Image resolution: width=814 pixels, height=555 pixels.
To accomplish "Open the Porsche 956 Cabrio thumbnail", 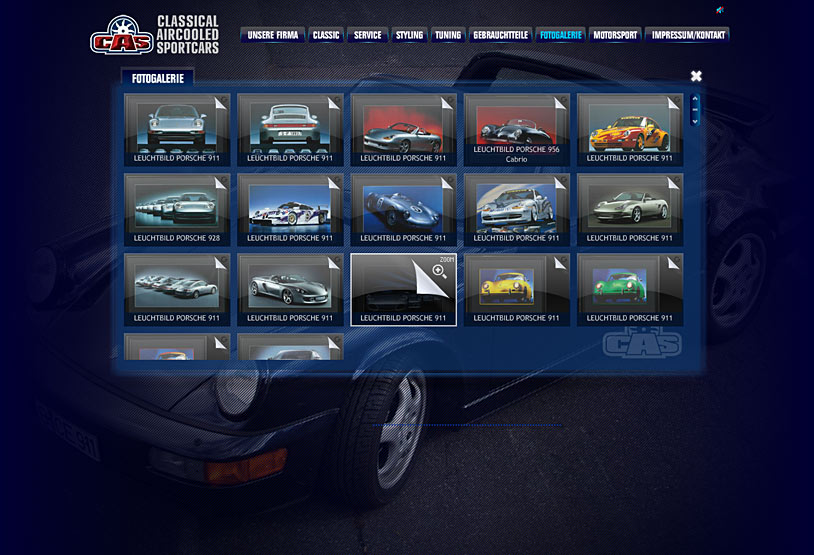I will tap(517, 128).
